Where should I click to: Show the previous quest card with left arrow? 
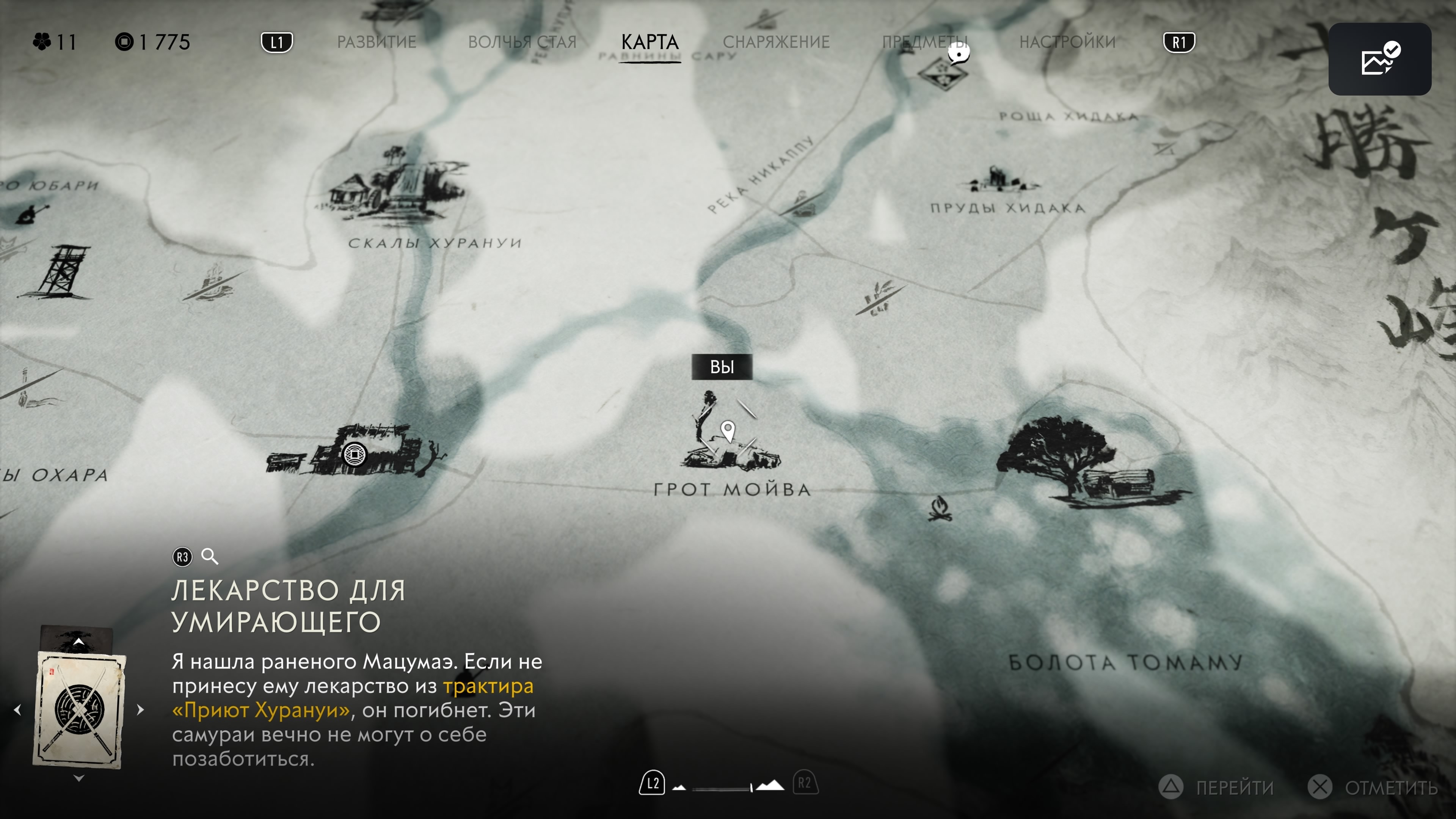click(17, 709)
